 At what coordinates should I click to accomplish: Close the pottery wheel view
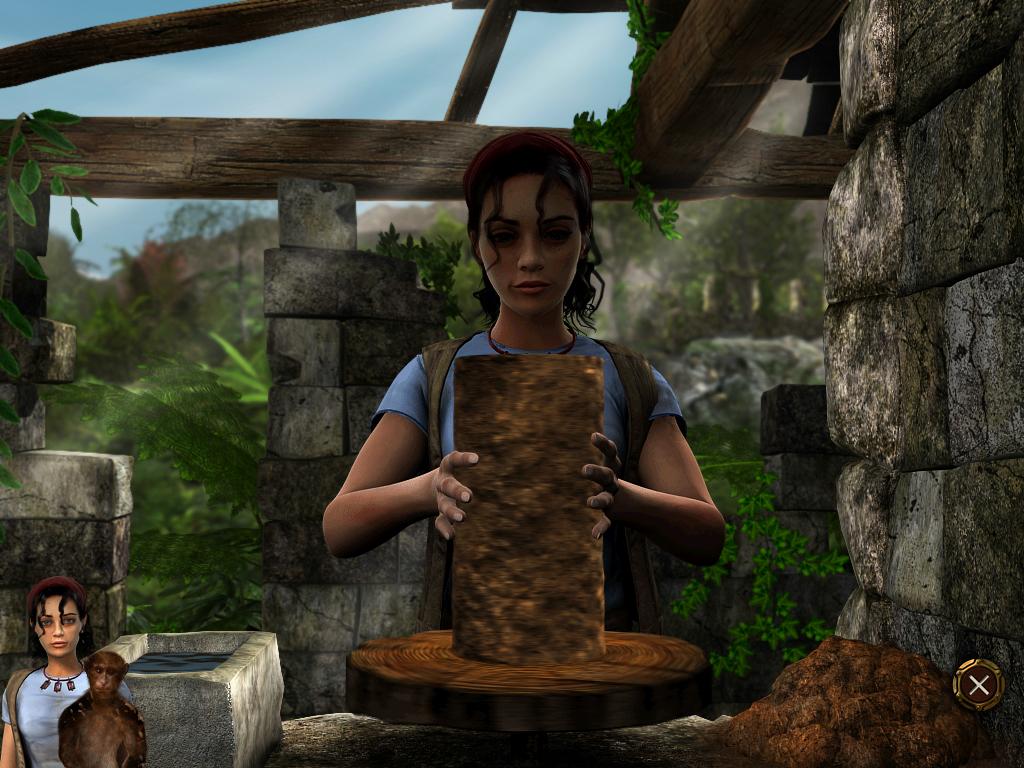coord(978,684)
